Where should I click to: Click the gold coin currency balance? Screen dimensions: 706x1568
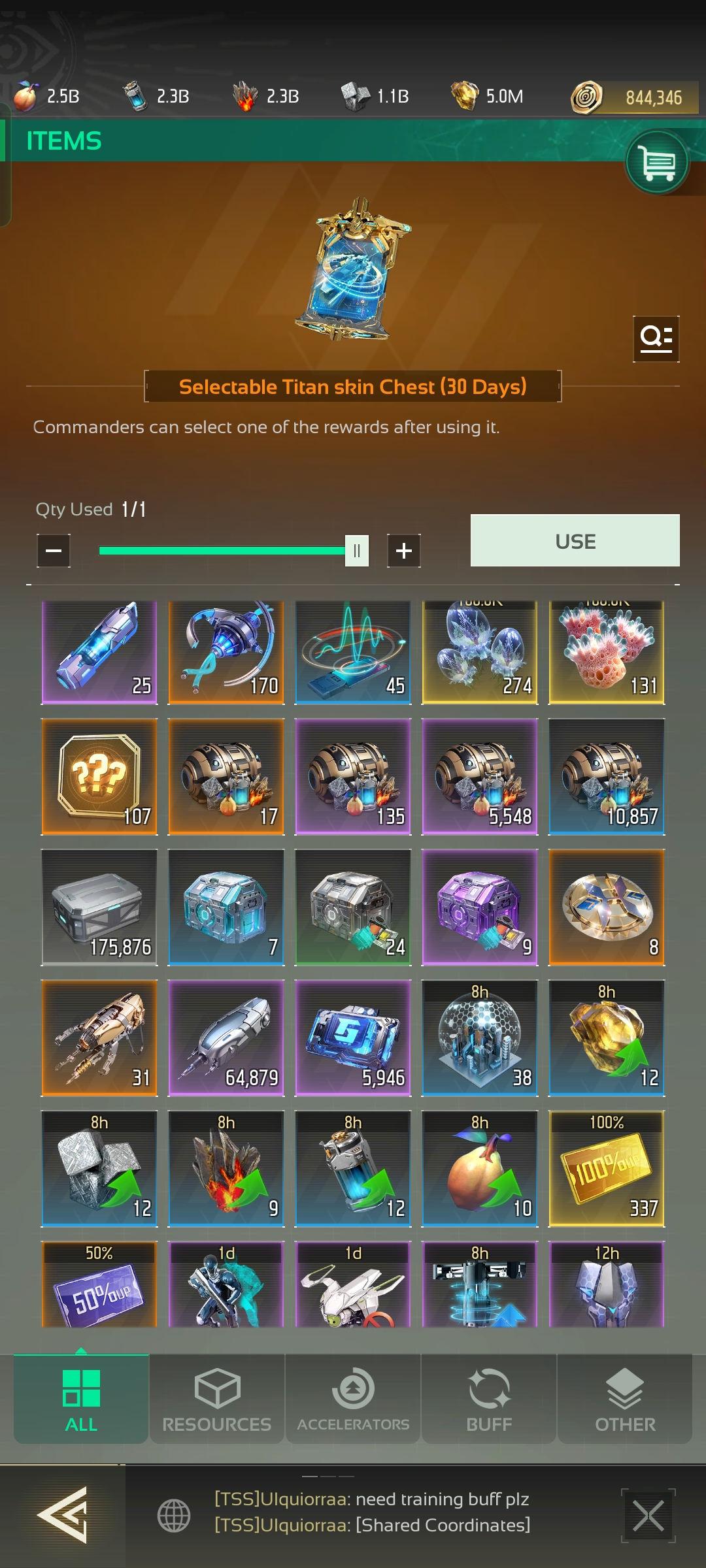[634, 97]
